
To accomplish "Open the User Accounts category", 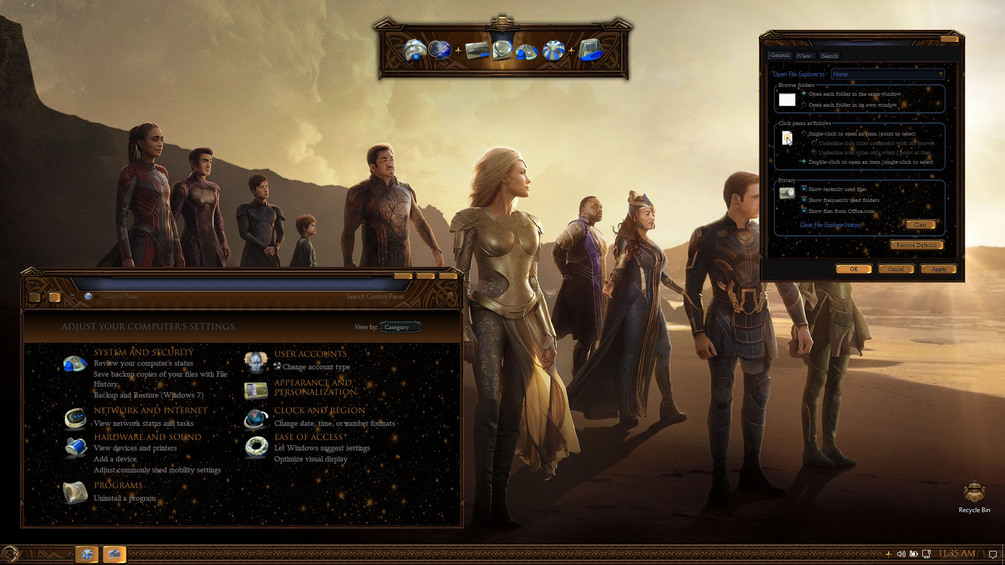I will (310, 354).
